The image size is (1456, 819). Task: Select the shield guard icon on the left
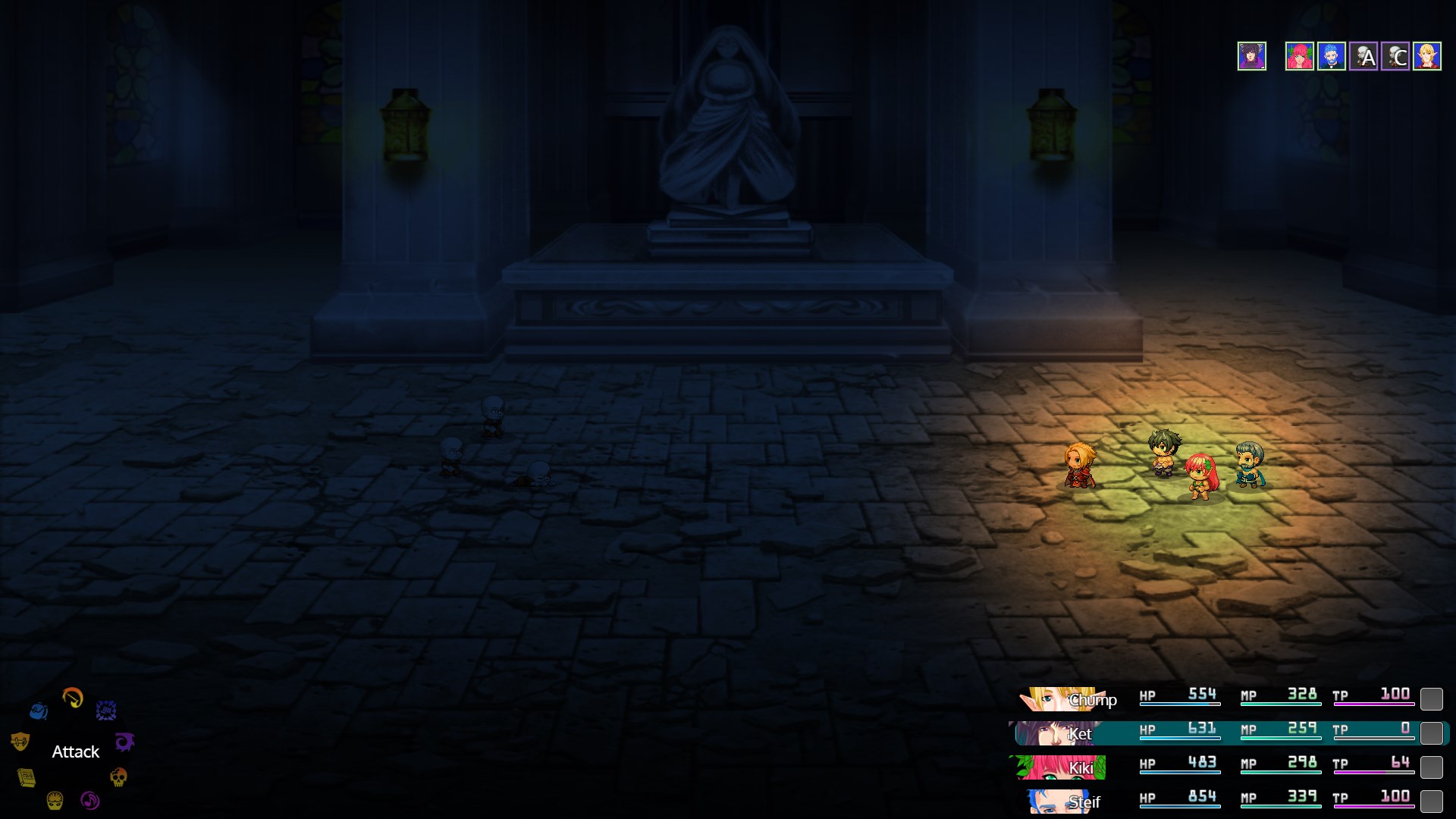click(x=20, y=740)
